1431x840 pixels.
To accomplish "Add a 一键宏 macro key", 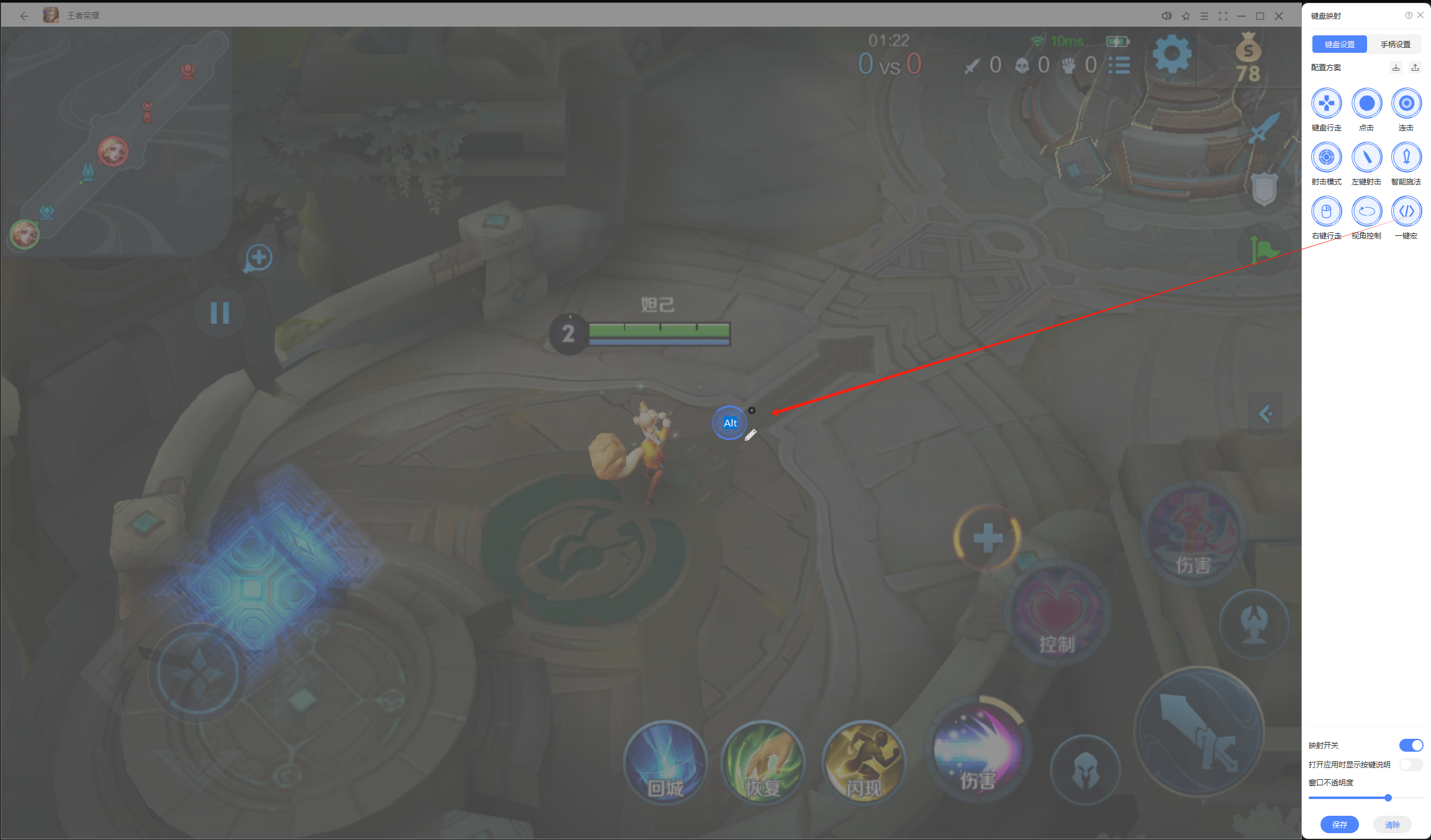I will [1406, 212].
